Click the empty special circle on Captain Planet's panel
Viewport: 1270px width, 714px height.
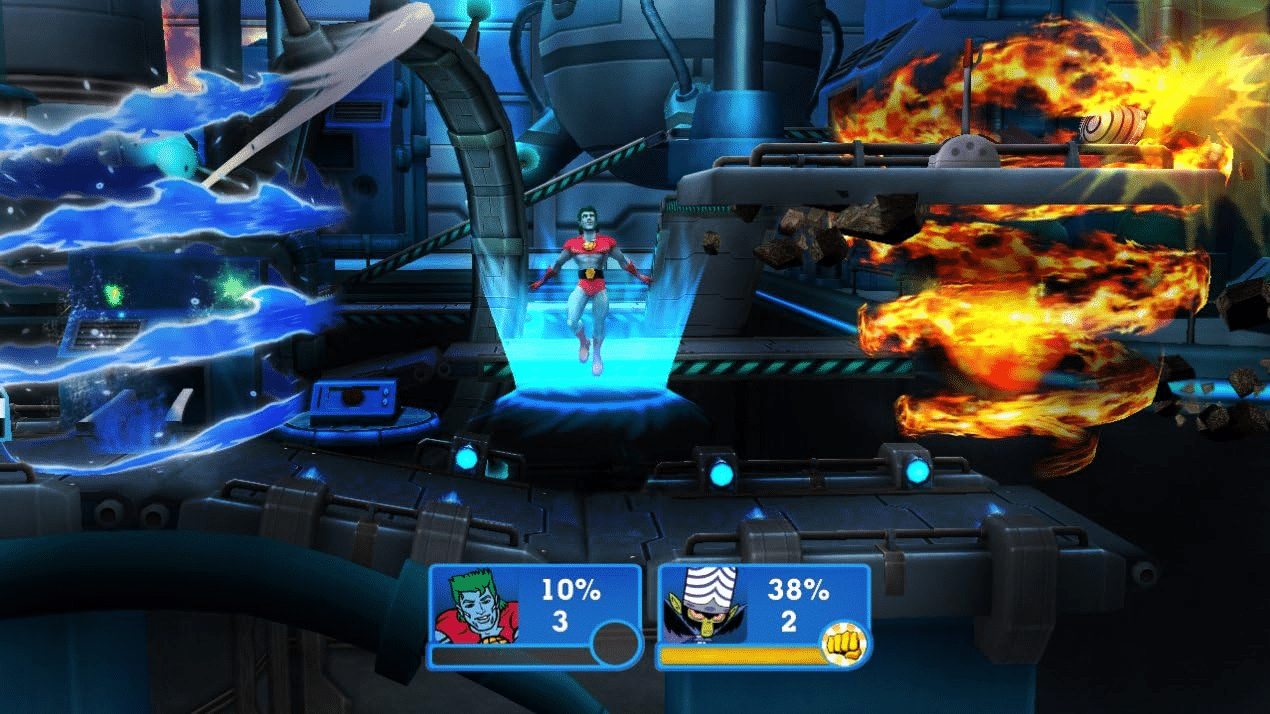pos(615,645)
